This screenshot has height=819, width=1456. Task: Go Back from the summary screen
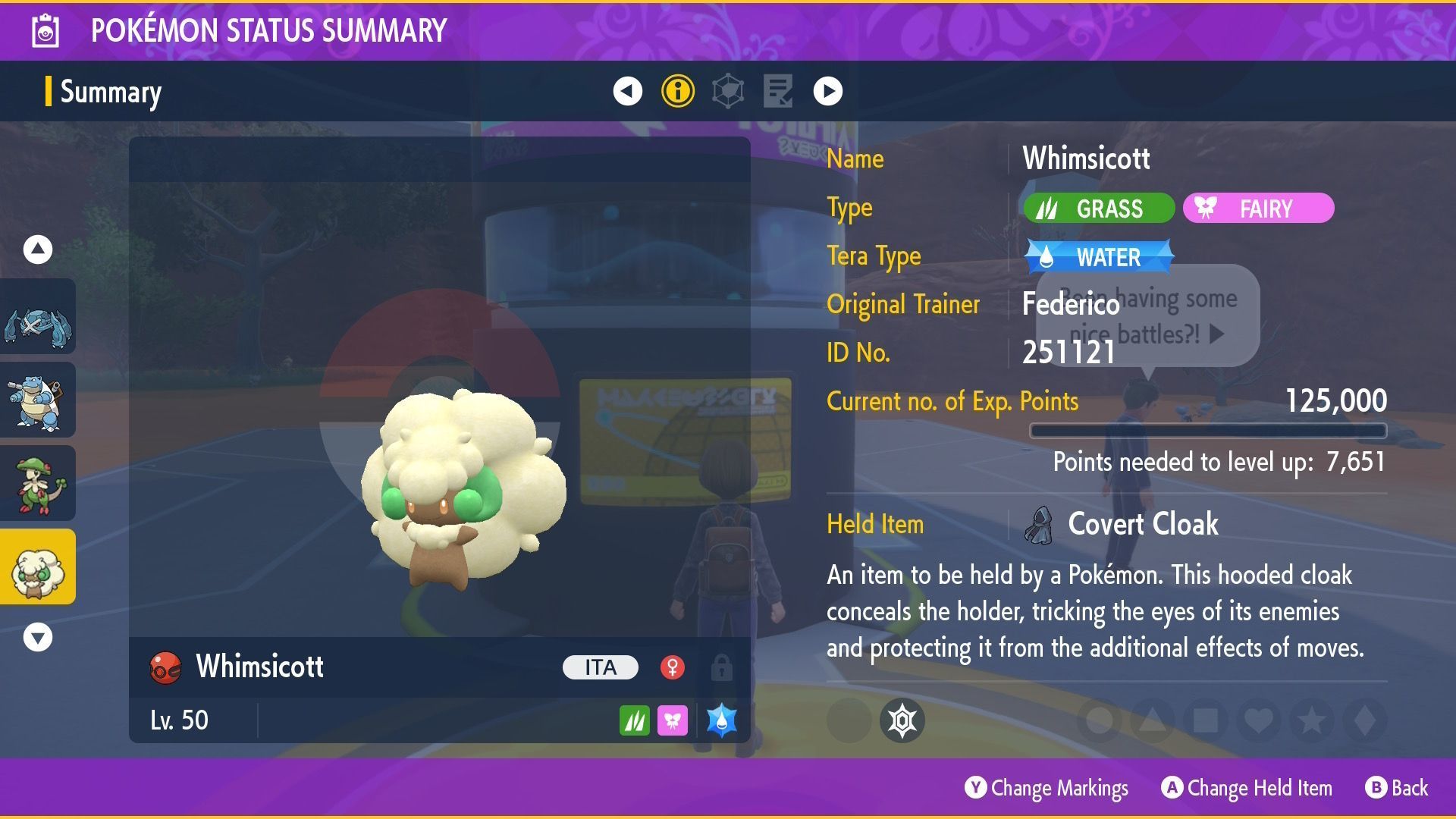(x=1397, y=788)
